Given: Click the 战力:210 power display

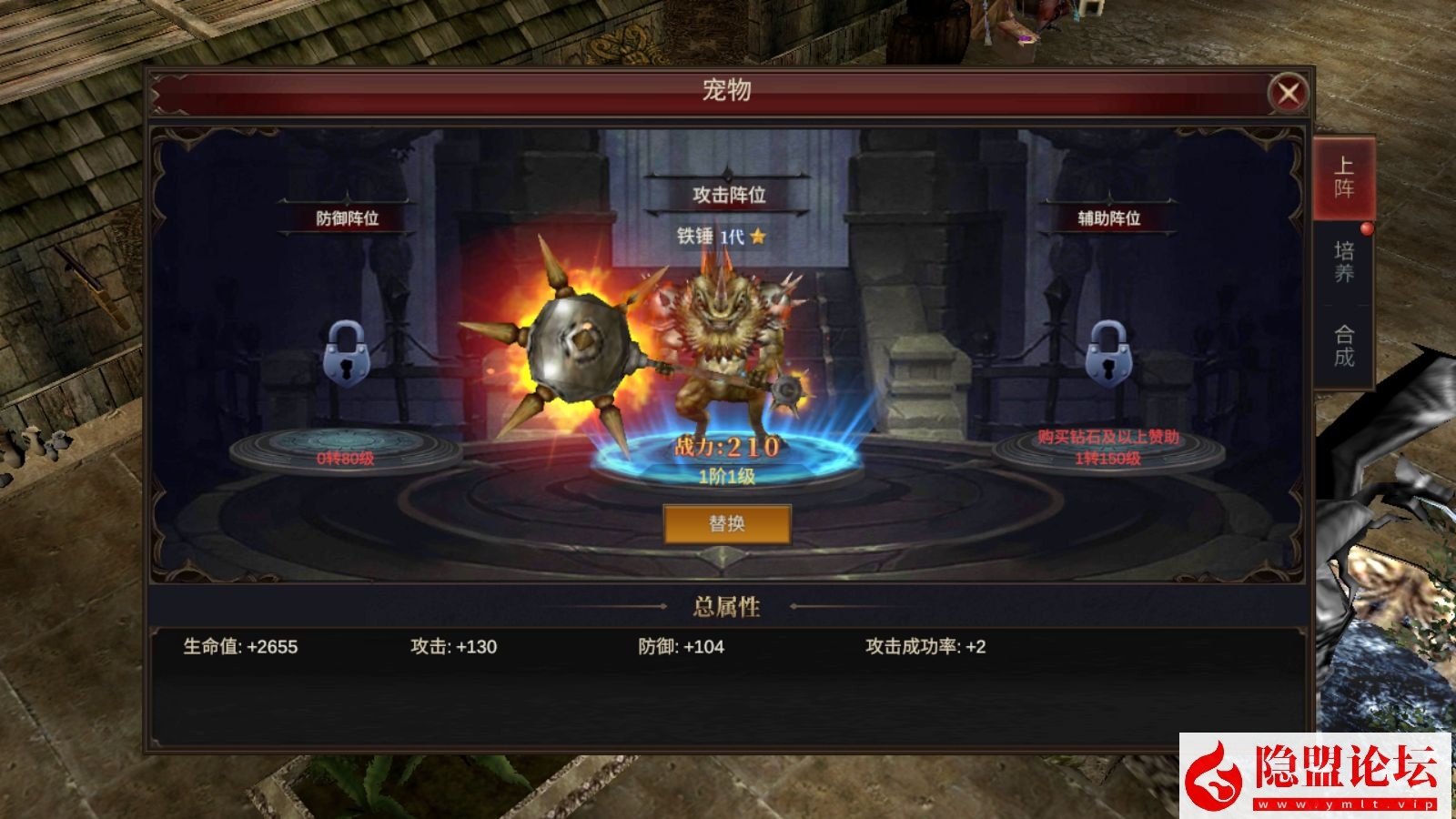Looking at the screenshot, I should [x=726, y=445].
